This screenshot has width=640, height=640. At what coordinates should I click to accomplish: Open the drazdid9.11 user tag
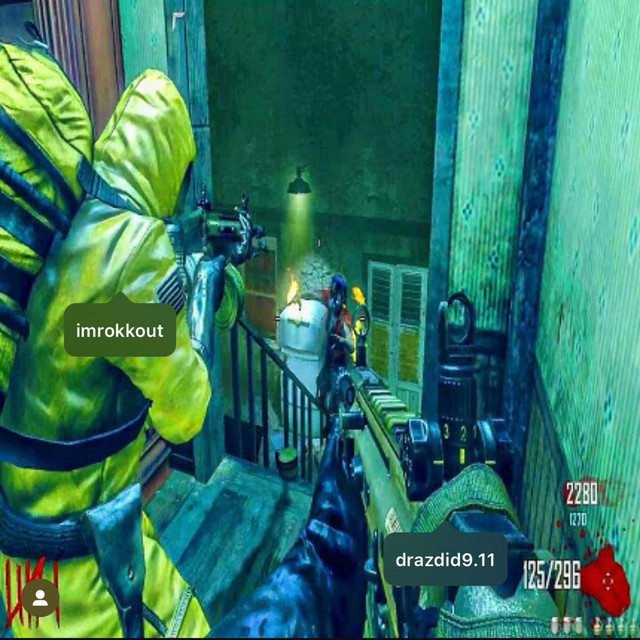[446, 561]
